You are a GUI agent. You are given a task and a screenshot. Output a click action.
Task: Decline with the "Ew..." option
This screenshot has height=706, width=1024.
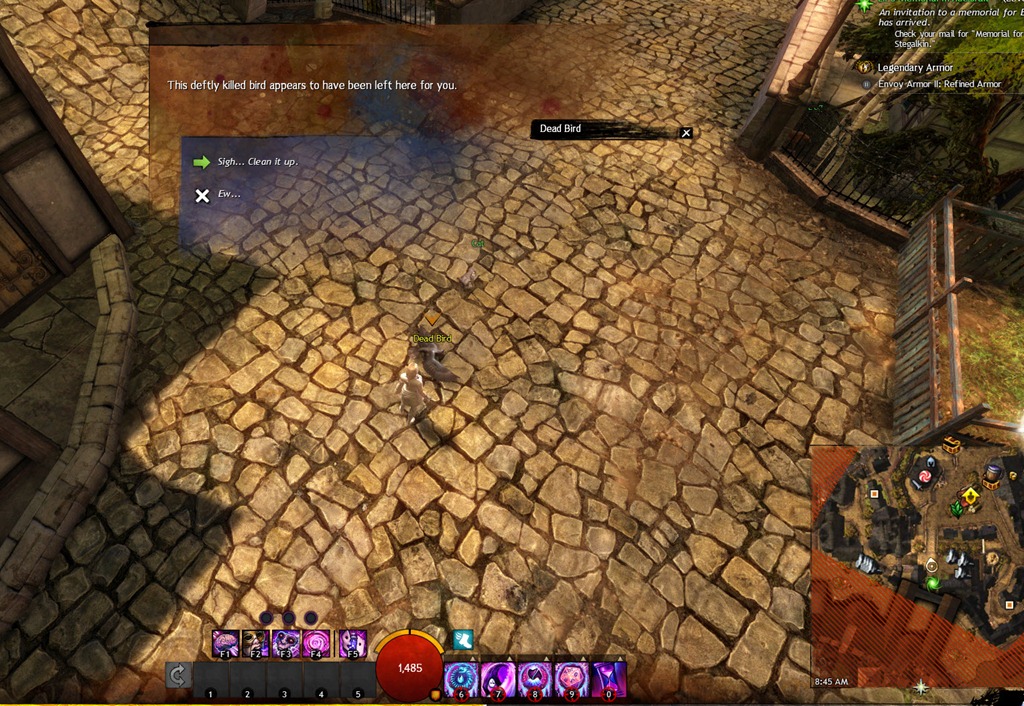click(x=229, y=195)
